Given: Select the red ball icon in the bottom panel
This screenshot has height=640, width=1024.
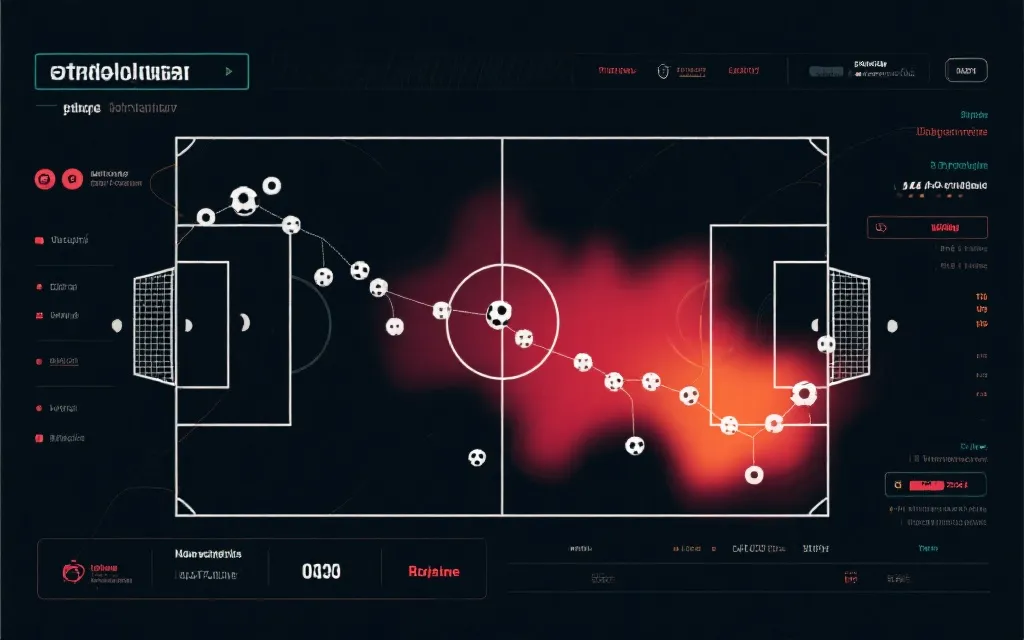Looking at the screenshot, I should point(72,572).
